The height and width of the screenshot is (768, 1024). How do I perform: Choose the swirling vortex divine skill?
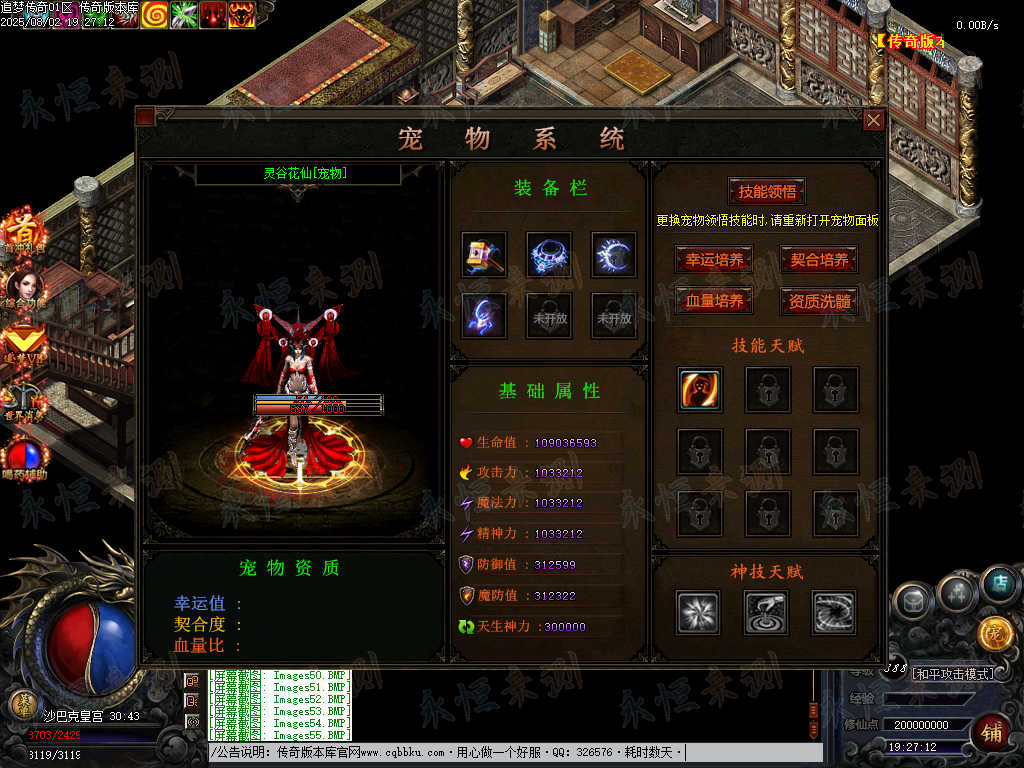point(834,612)
